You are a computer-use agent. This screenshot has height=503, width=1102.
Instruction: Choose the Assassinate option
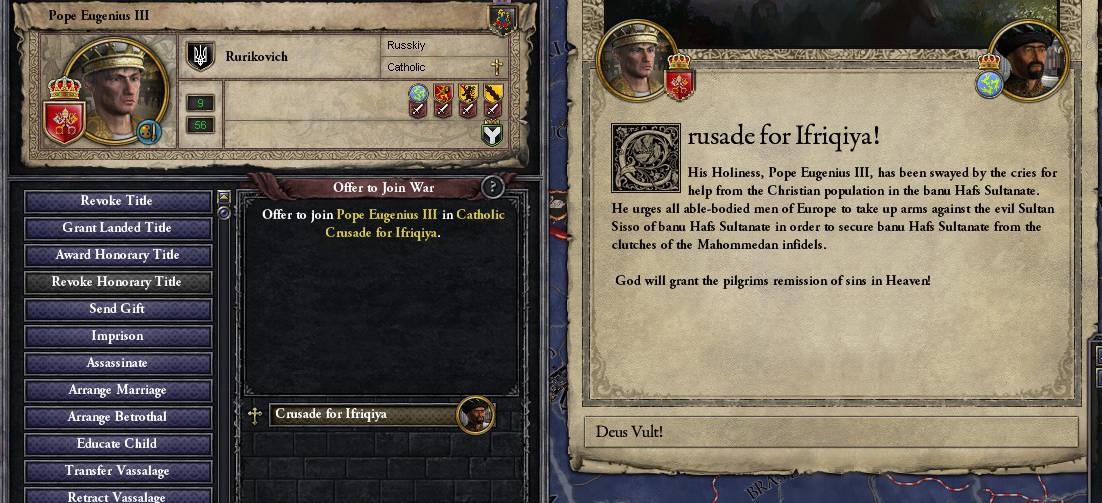click(x=117, y=363)
